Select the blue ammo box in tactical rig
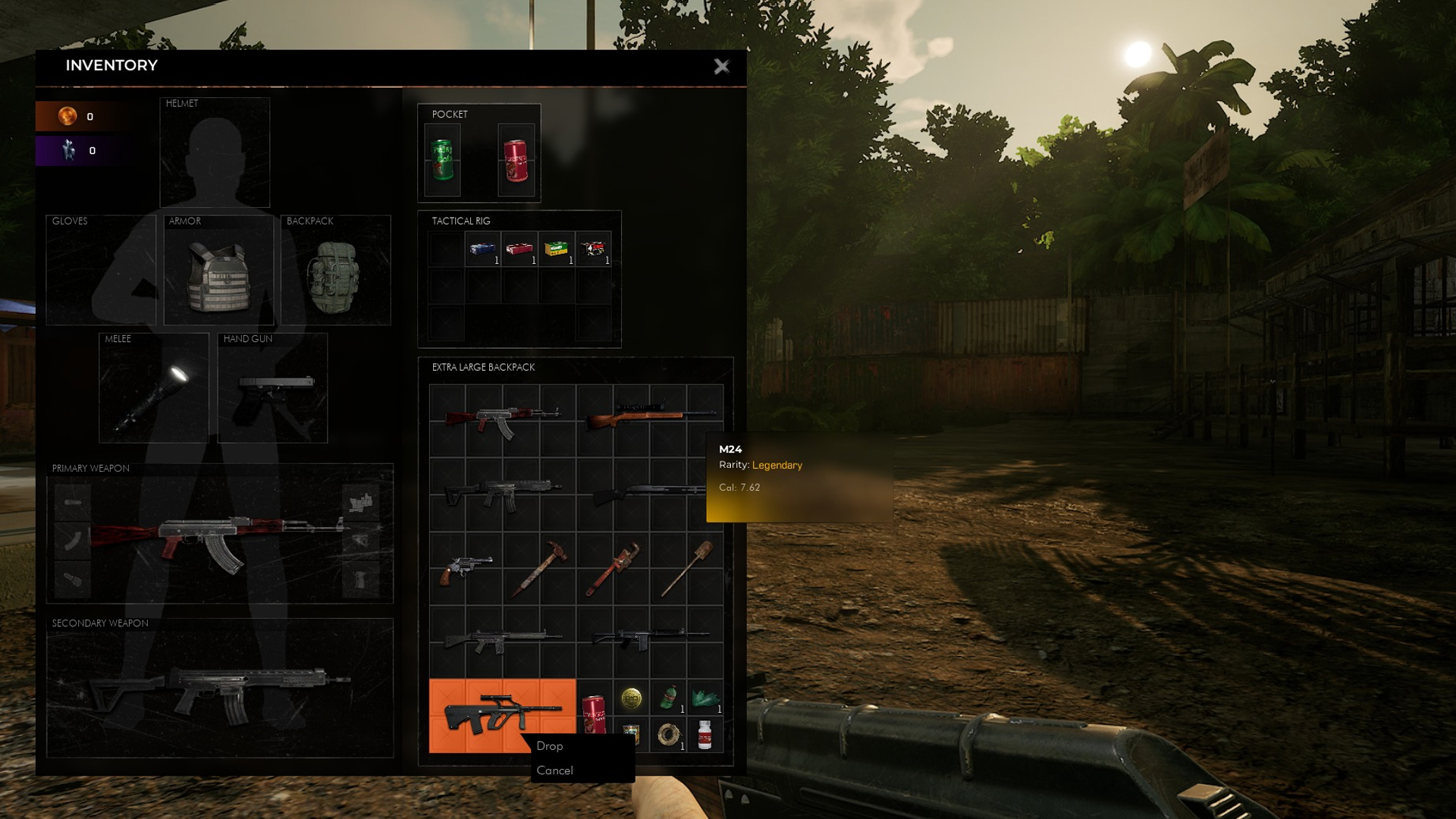Viewport: 1456px width, 819px height. tap(482, 249)
